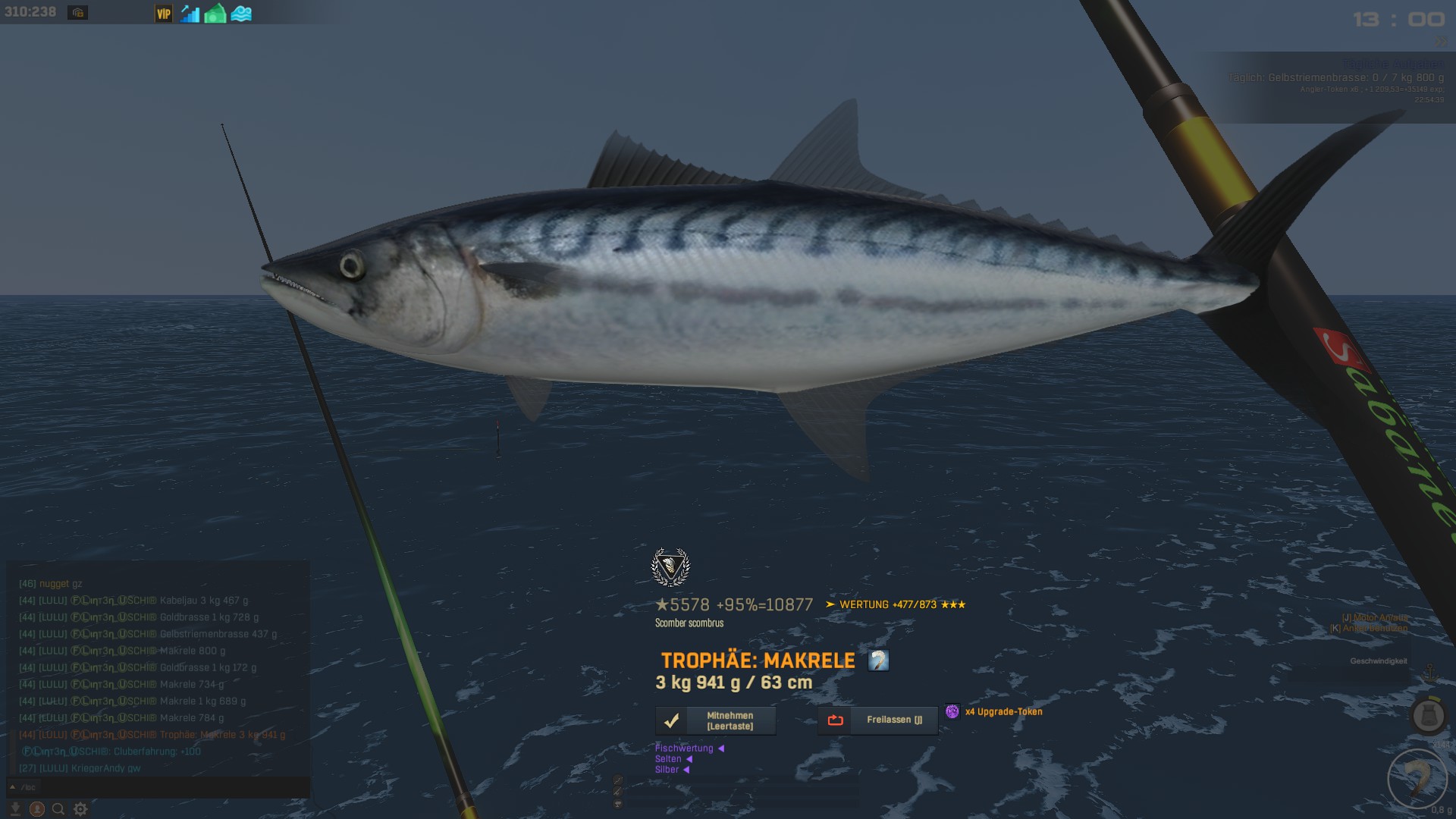
Task: Open the storage box icon near the balance
Action: click(77, 13)
